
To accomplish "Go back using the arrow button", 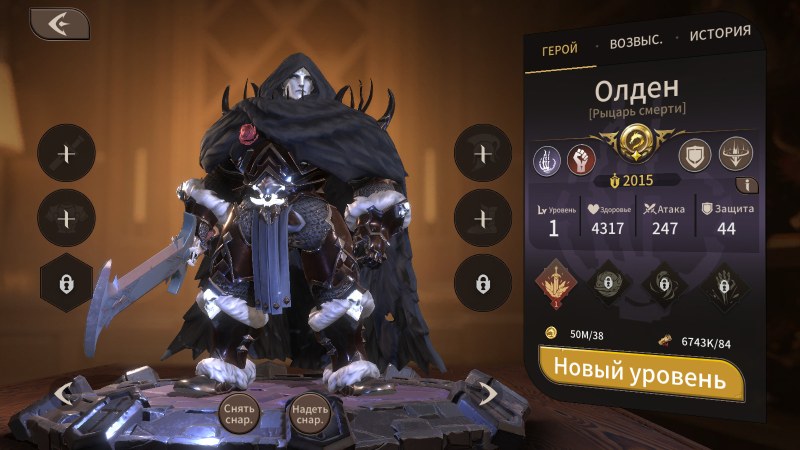I will (59, 24).
